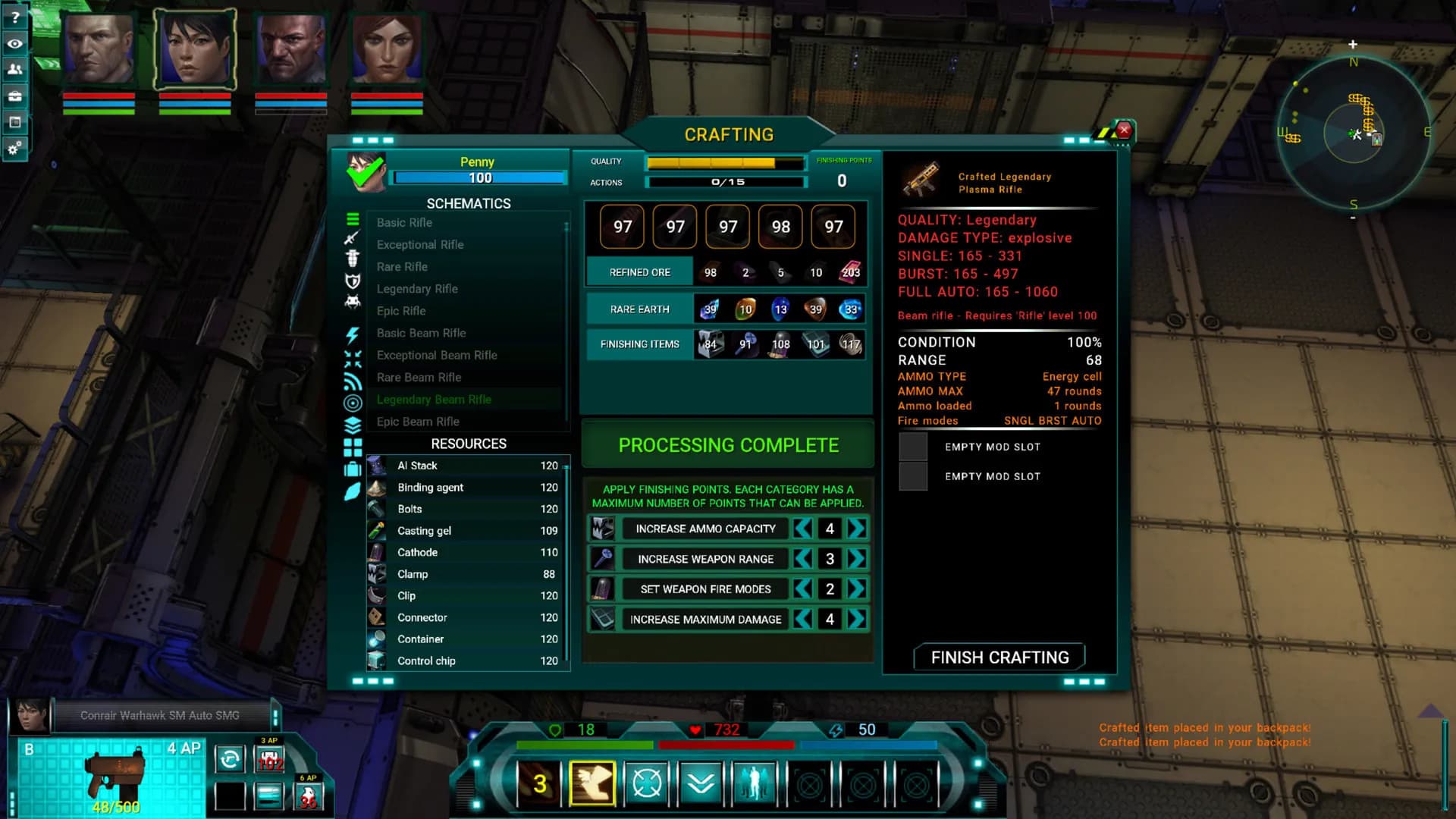The width and height of the screenshot is (1456, 819).
Task: Open the help question mark menu
Action: point(14,17)
